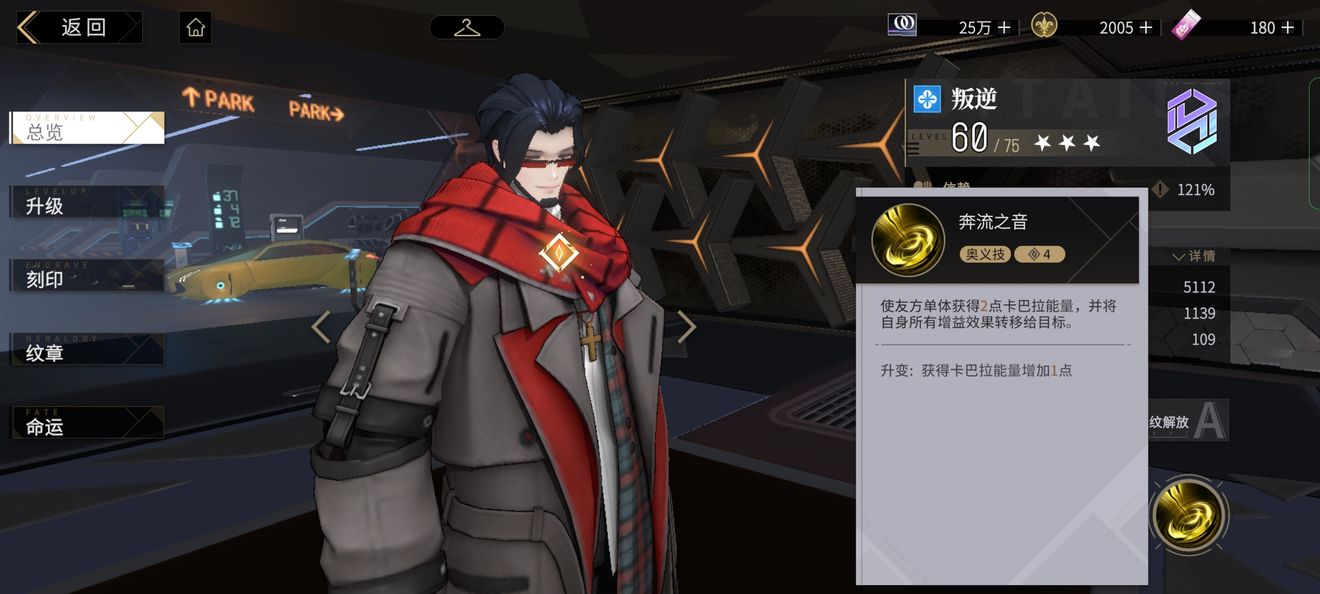Switch to the 命运 fate tab
Screen dimensions: 1320x594
coord(86,425)
